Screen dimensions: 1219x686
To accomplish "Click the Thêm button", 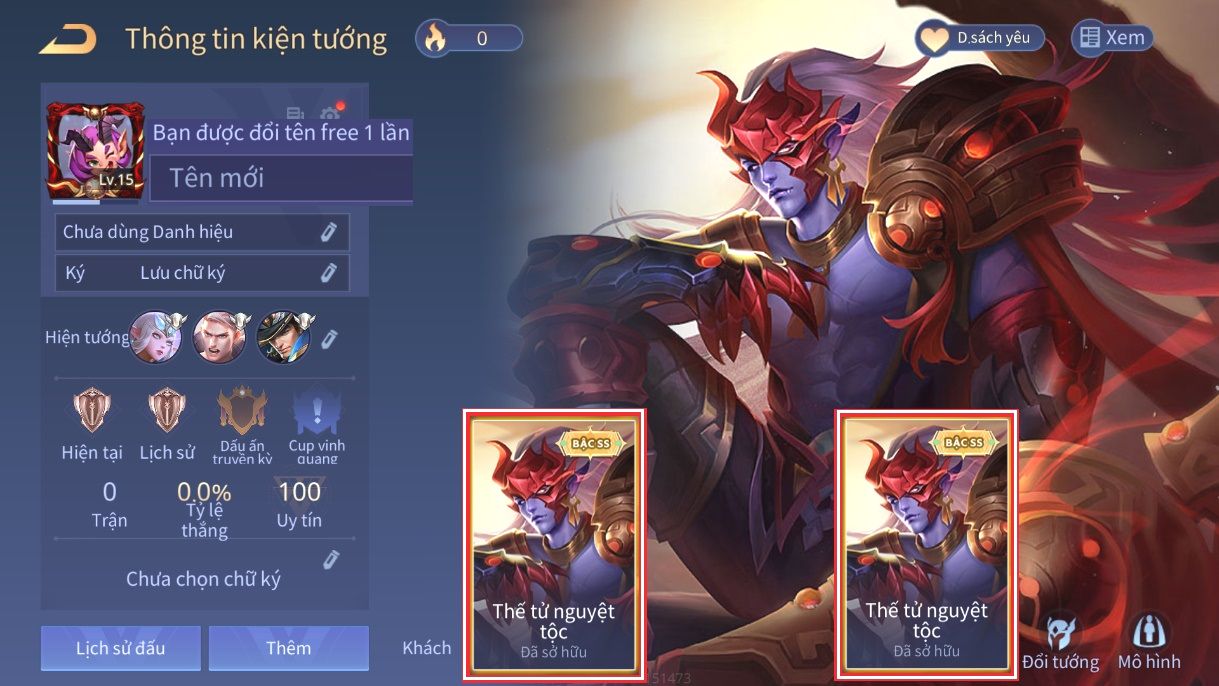I will click(289, 648).
